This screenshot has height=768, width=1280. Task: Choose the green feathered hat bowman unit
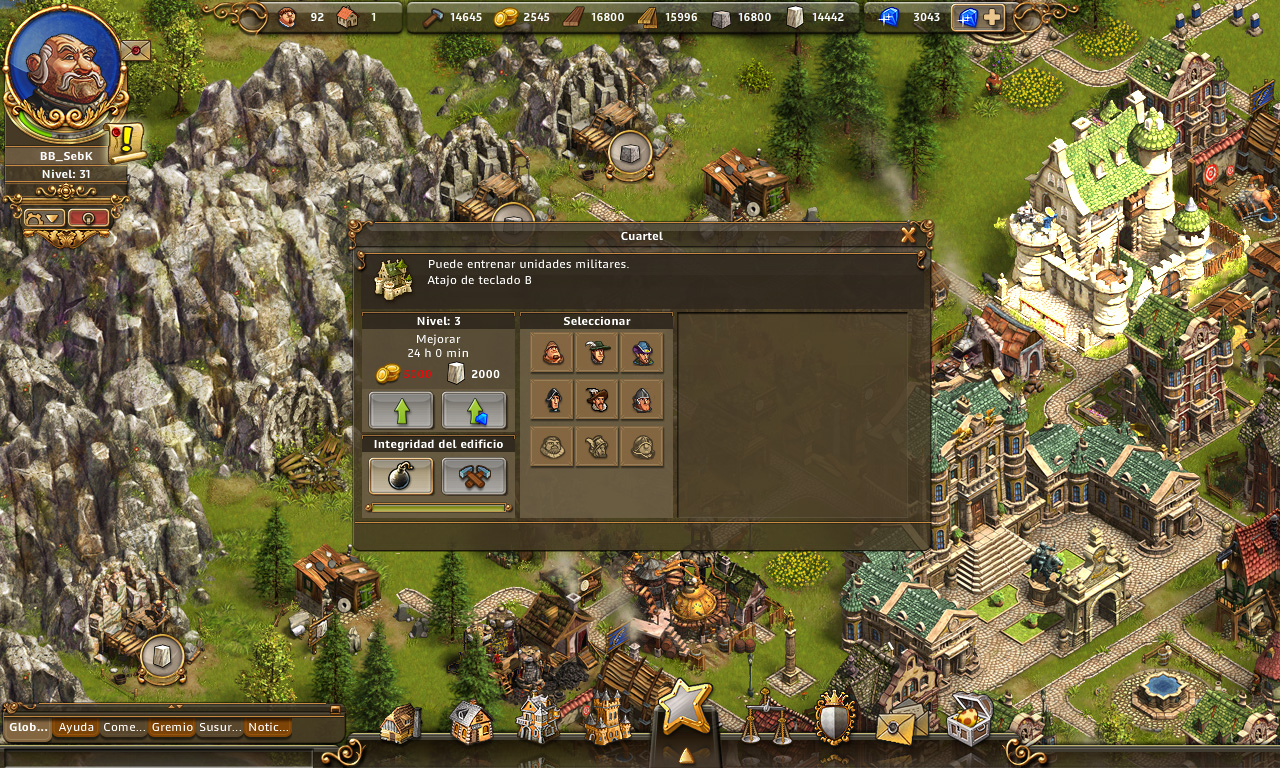597,352
